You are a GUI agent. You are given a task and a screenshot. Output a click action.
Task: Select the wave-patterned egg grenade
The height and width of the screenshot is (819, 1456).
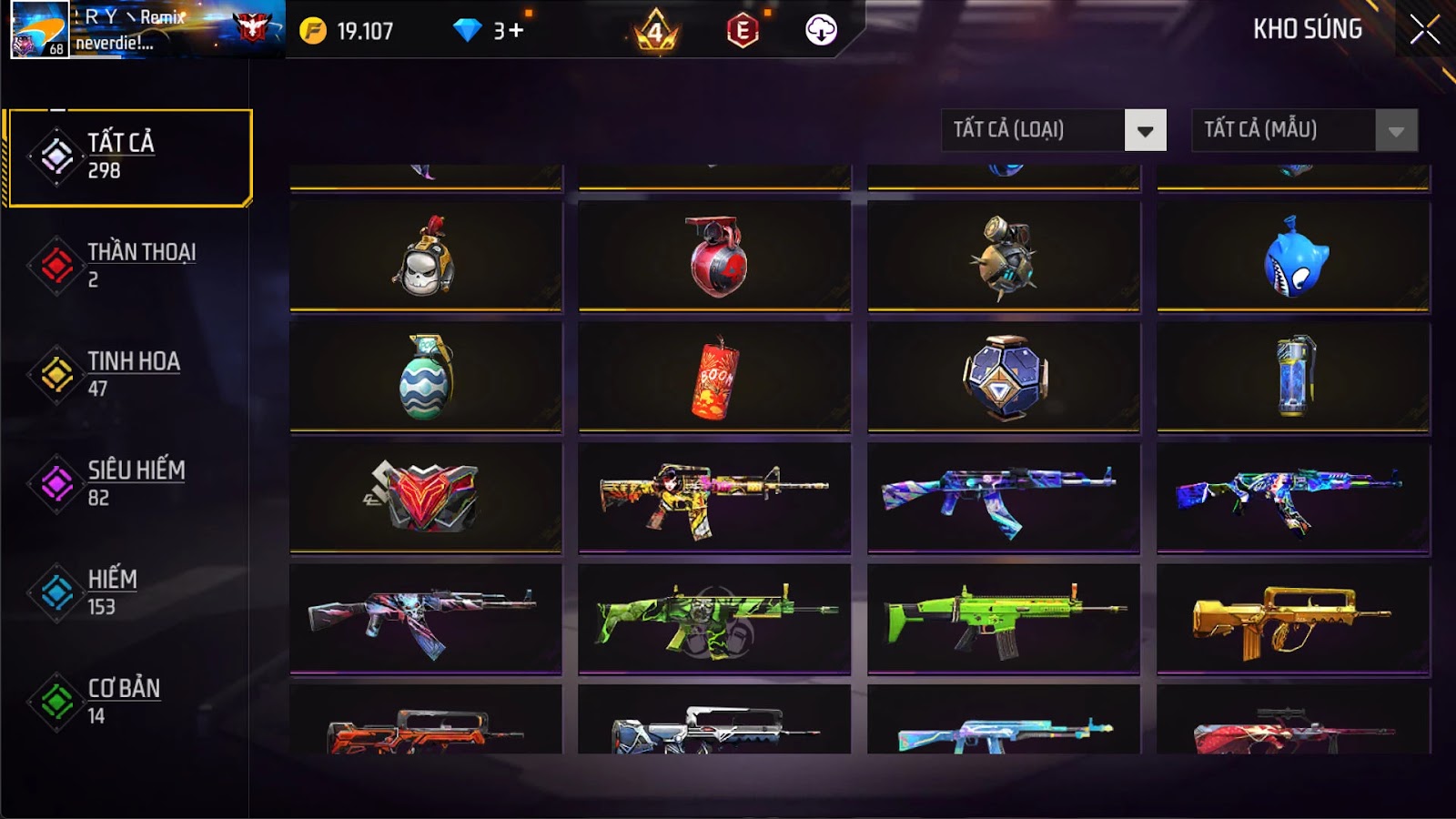(425, 378)
